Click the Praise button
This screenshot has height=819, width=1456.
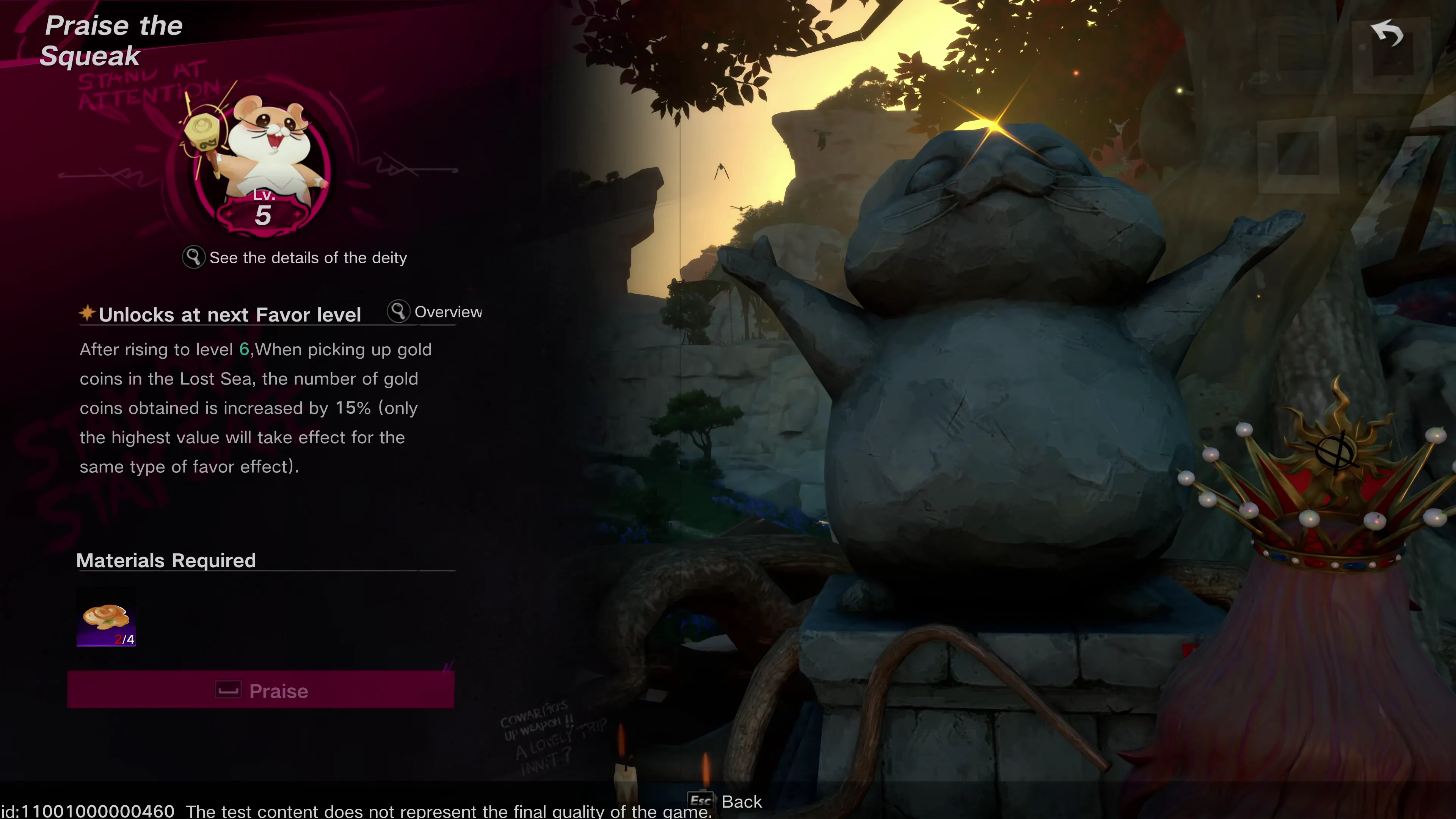click(260, 690)
